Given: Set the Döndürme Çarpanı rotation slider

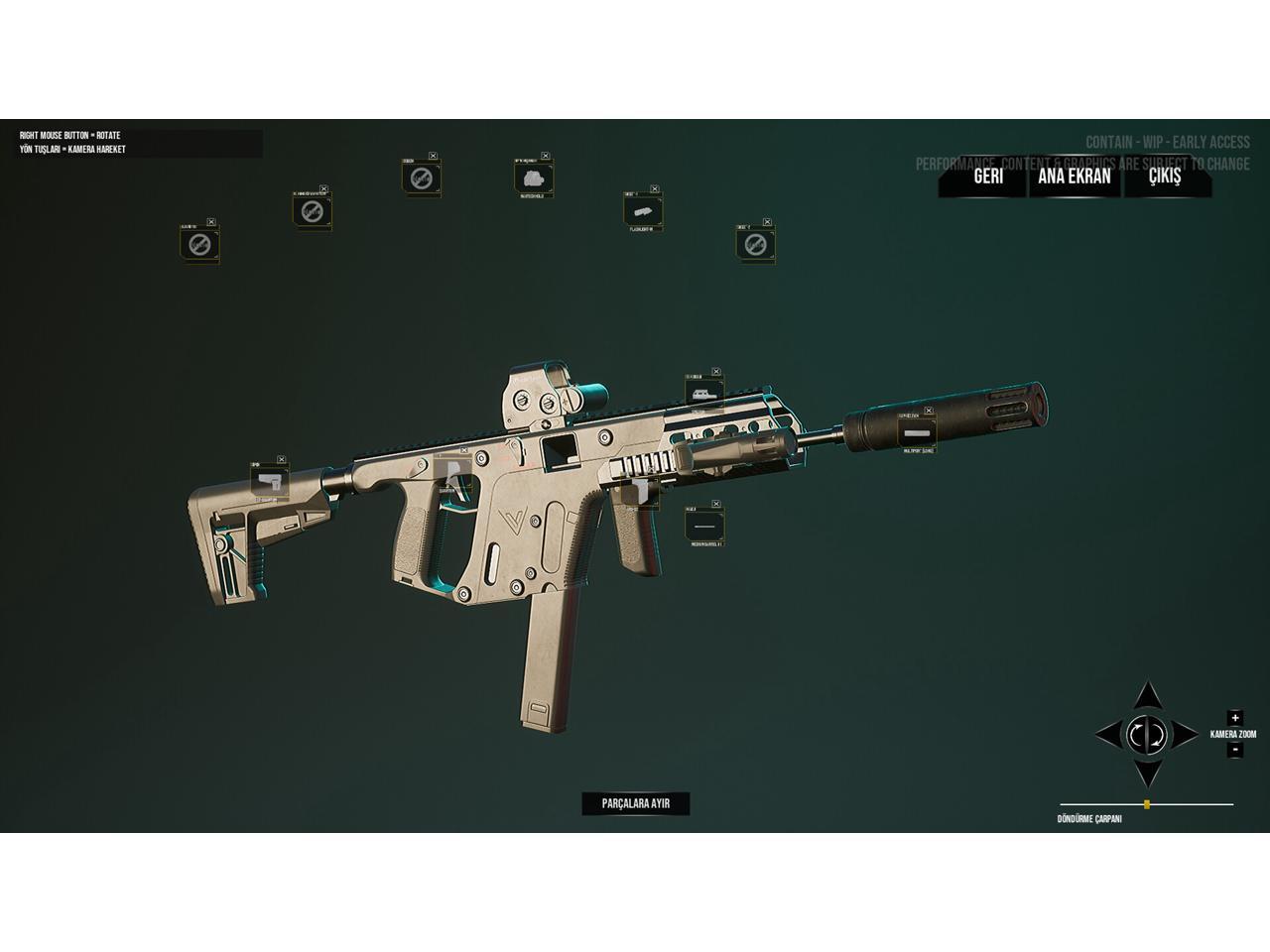Looking at the screenshot, I should 1147,804.
